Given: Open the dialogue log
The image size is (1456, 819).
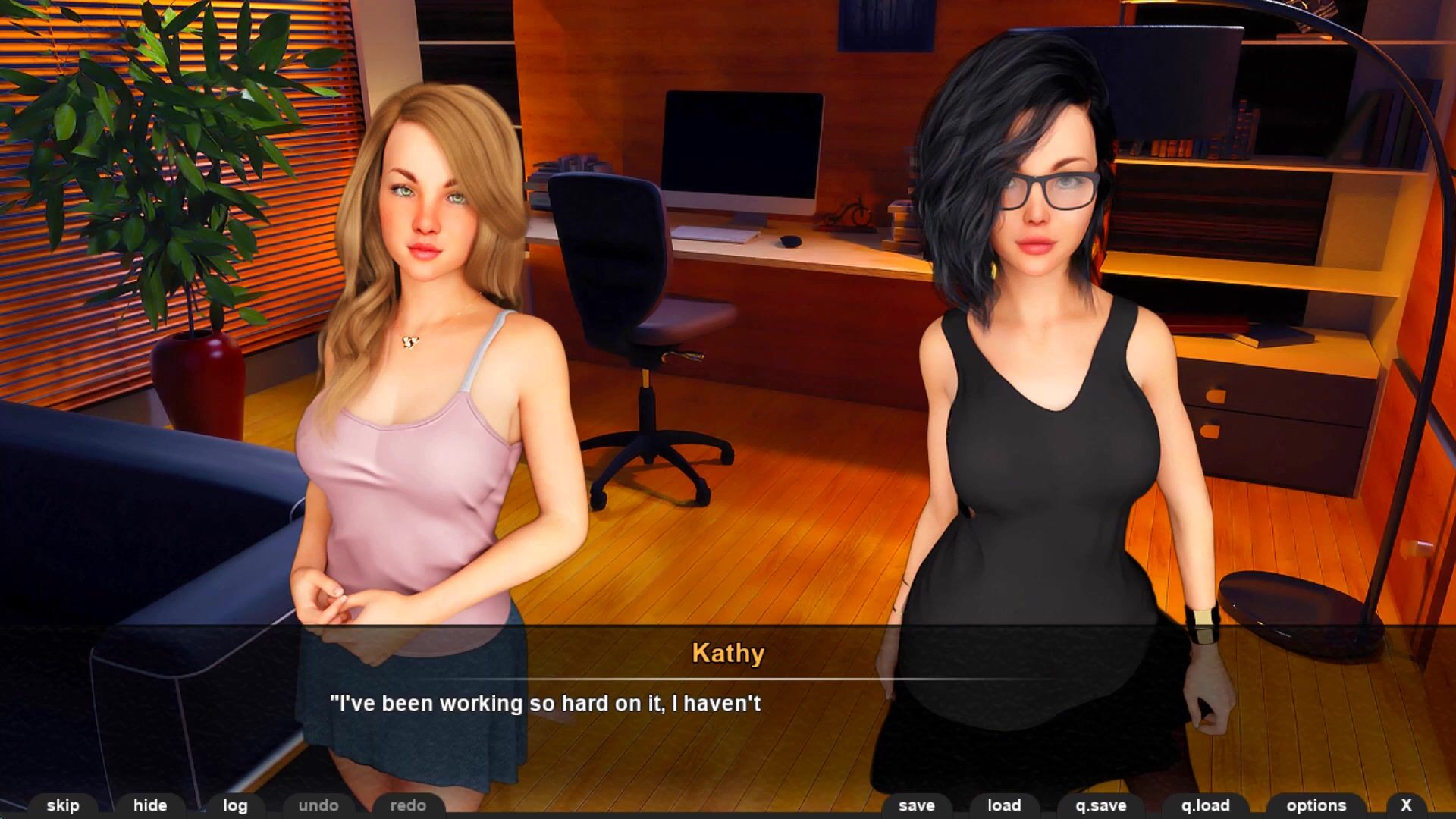Looking at the screenshot, I should pyautogui.click(x=235, y=805).
